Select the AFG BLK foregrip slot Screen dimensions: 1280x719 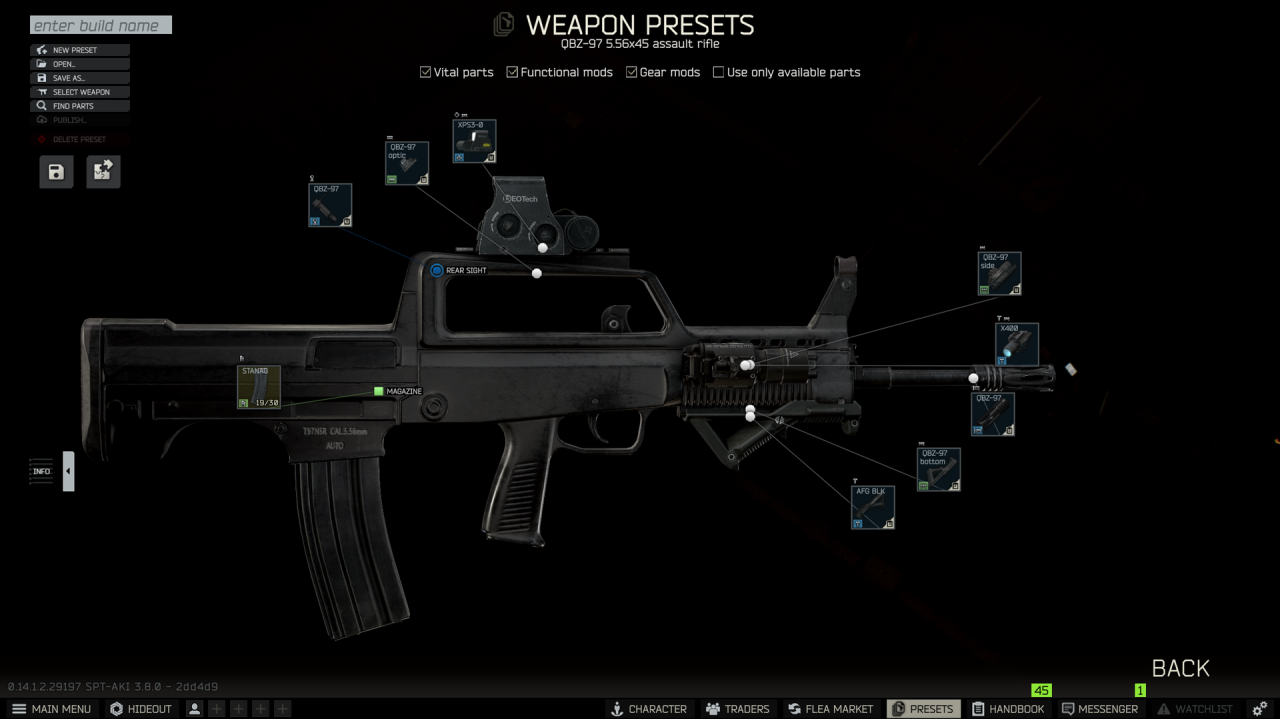(873, 507)
